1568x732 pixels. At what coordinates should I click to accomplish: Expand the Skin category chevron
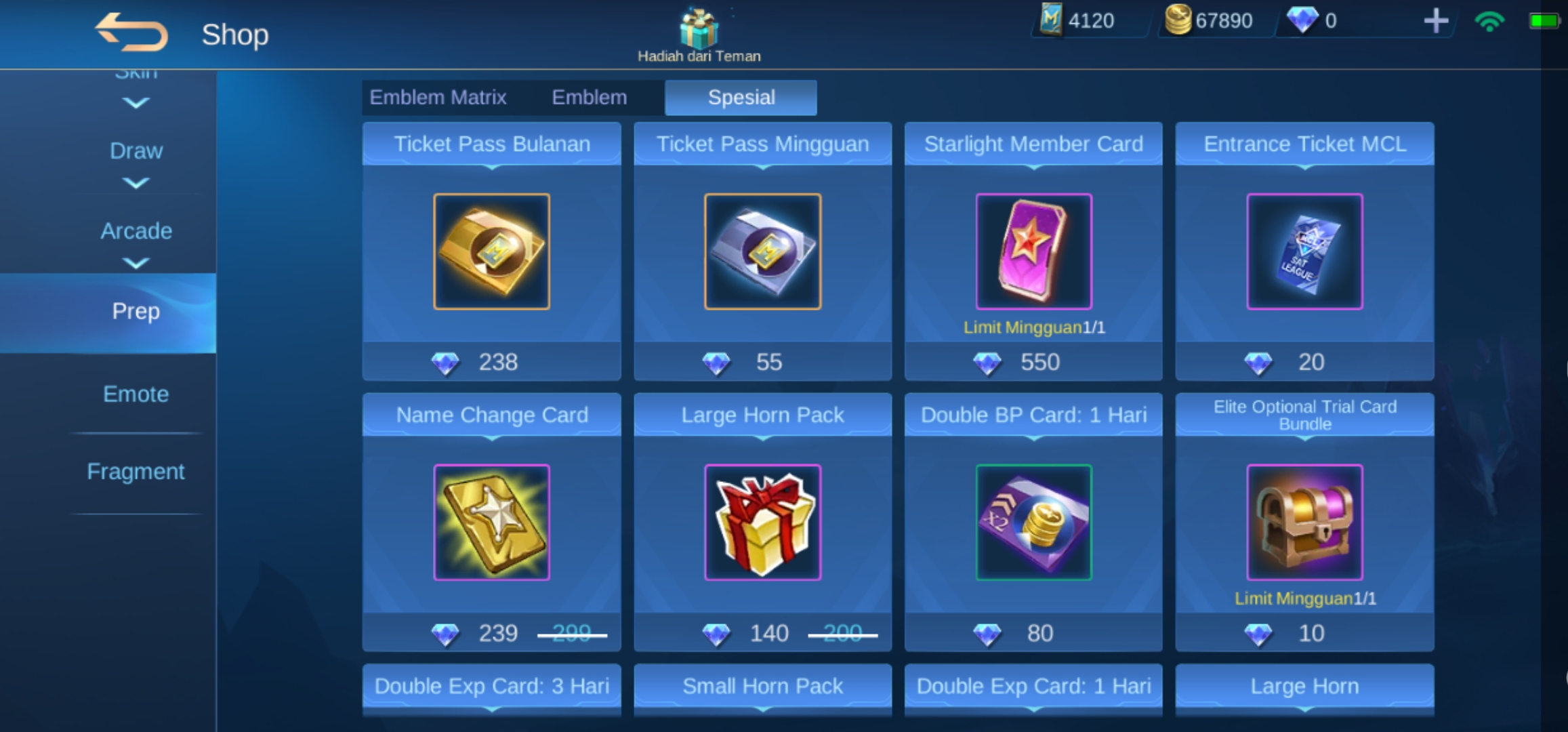pos(136,102)
